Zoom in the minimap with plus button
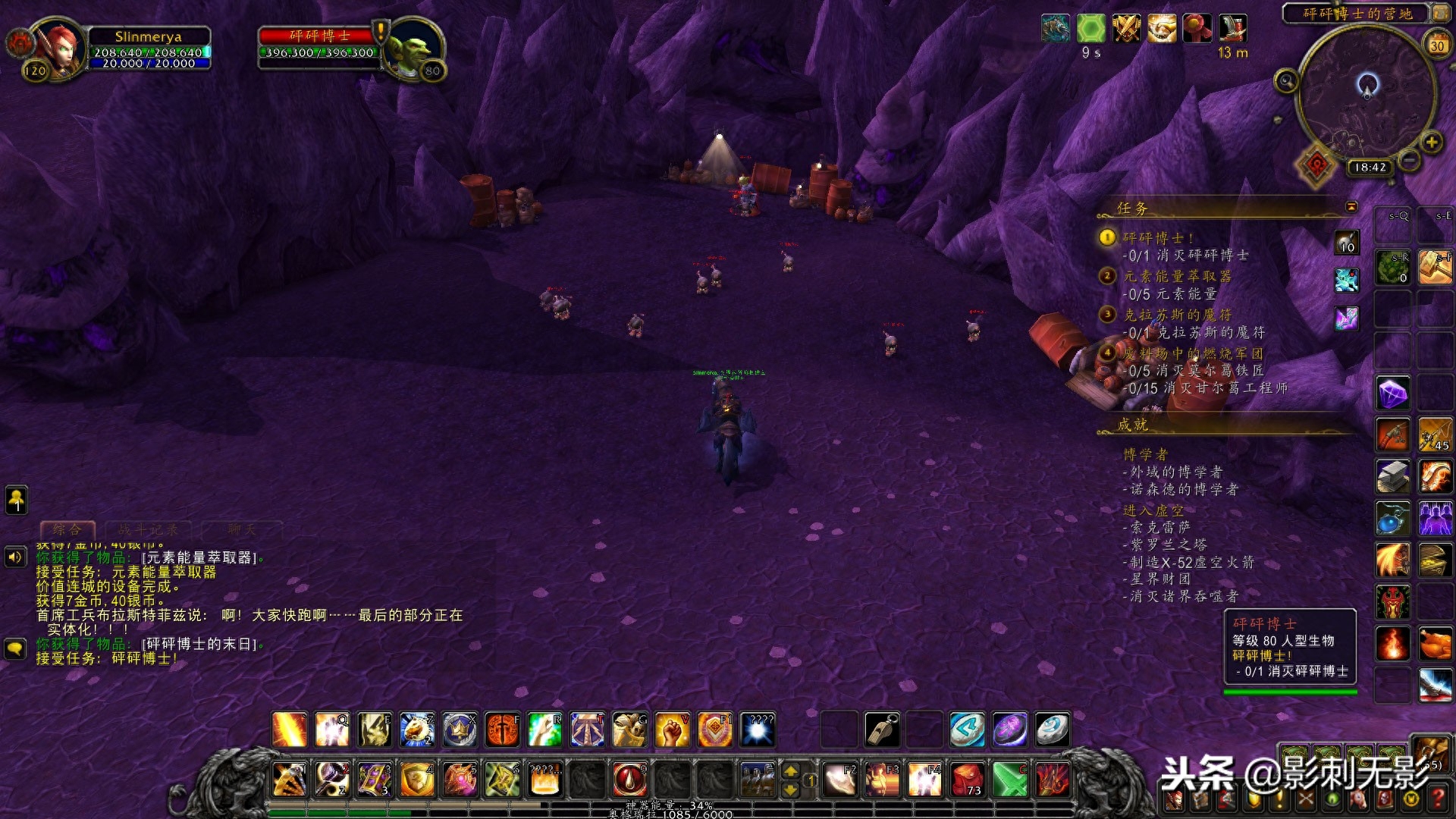Image resolution: width=1456 pixels, height=819 pixels. tap(1431, 142)
